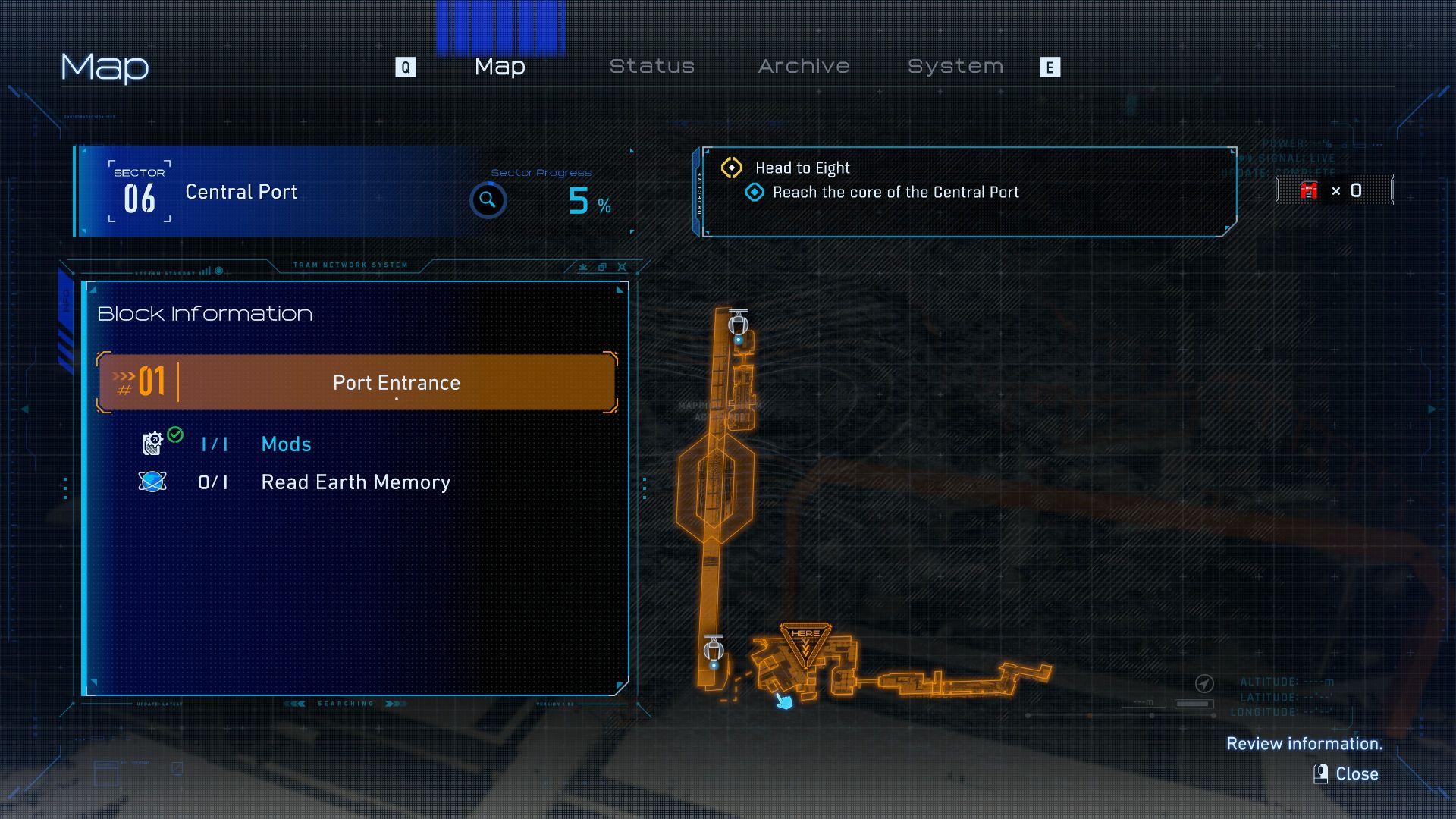
Task: Select the Read Earth Memory entry
Action: tap(355, 482)
